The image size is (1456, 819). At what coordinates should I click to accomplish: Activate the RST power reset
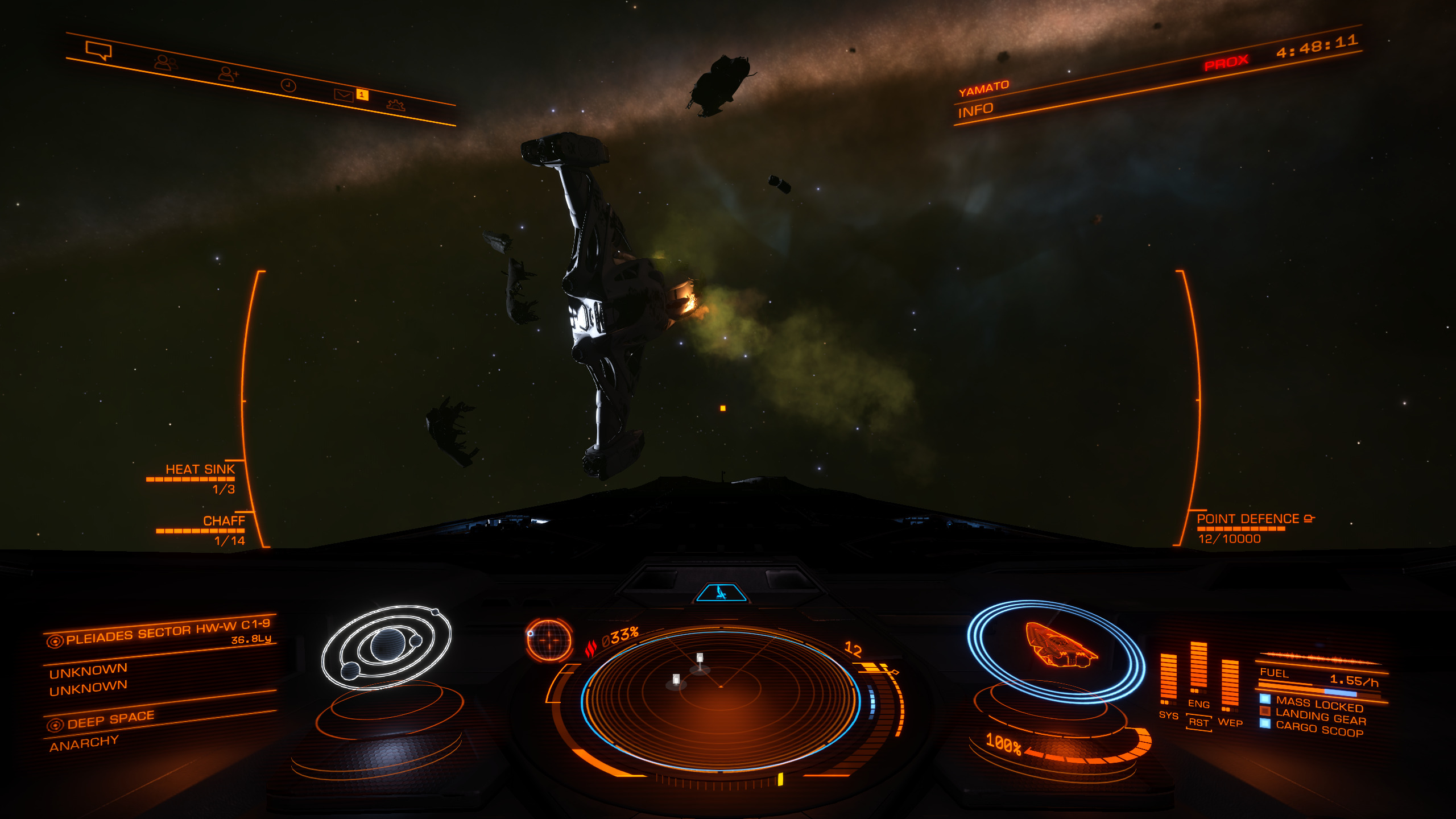pos(1198,722)
